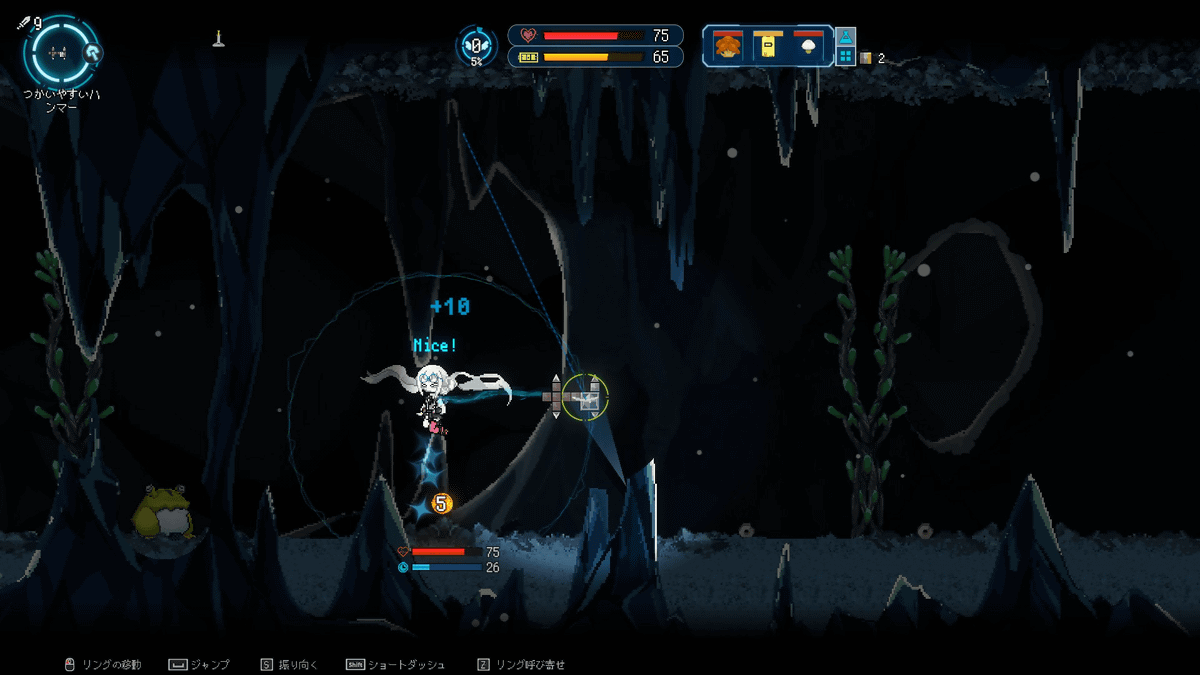Select the white mushroom item slot
Image resolution: width=1200 pixels, height=675 pixels.
pyautogui.click(x=807, y=46)
